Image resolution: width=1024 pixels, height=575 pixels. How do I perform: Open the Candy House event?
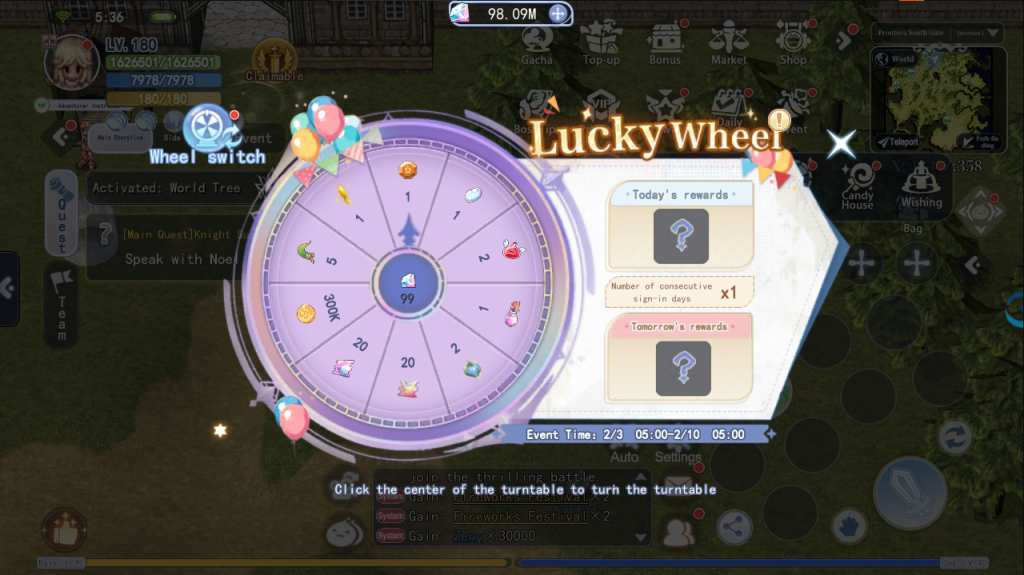(857, 186)
